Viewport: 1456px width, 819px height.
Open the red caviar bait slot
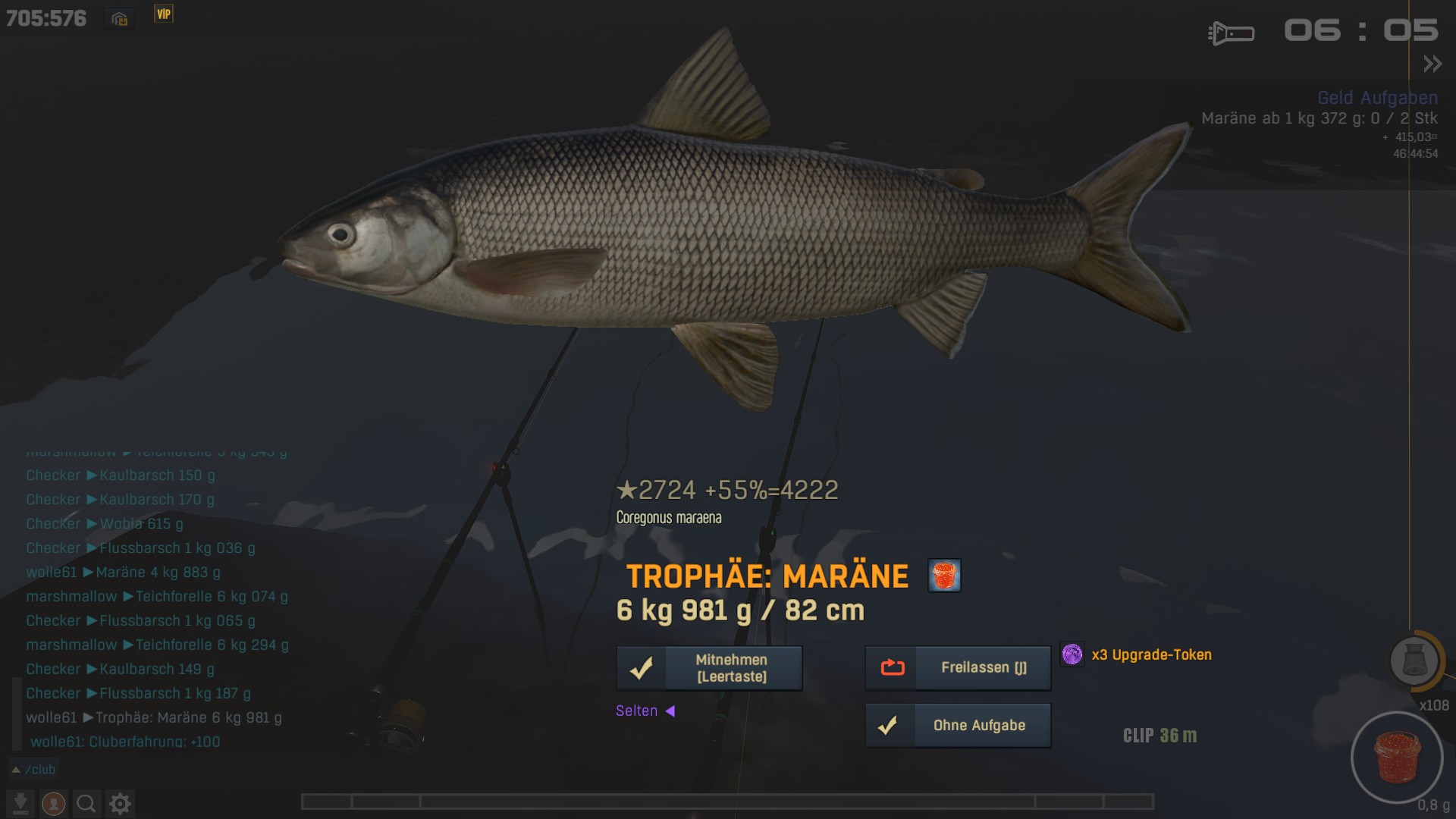click(1397, 757)
